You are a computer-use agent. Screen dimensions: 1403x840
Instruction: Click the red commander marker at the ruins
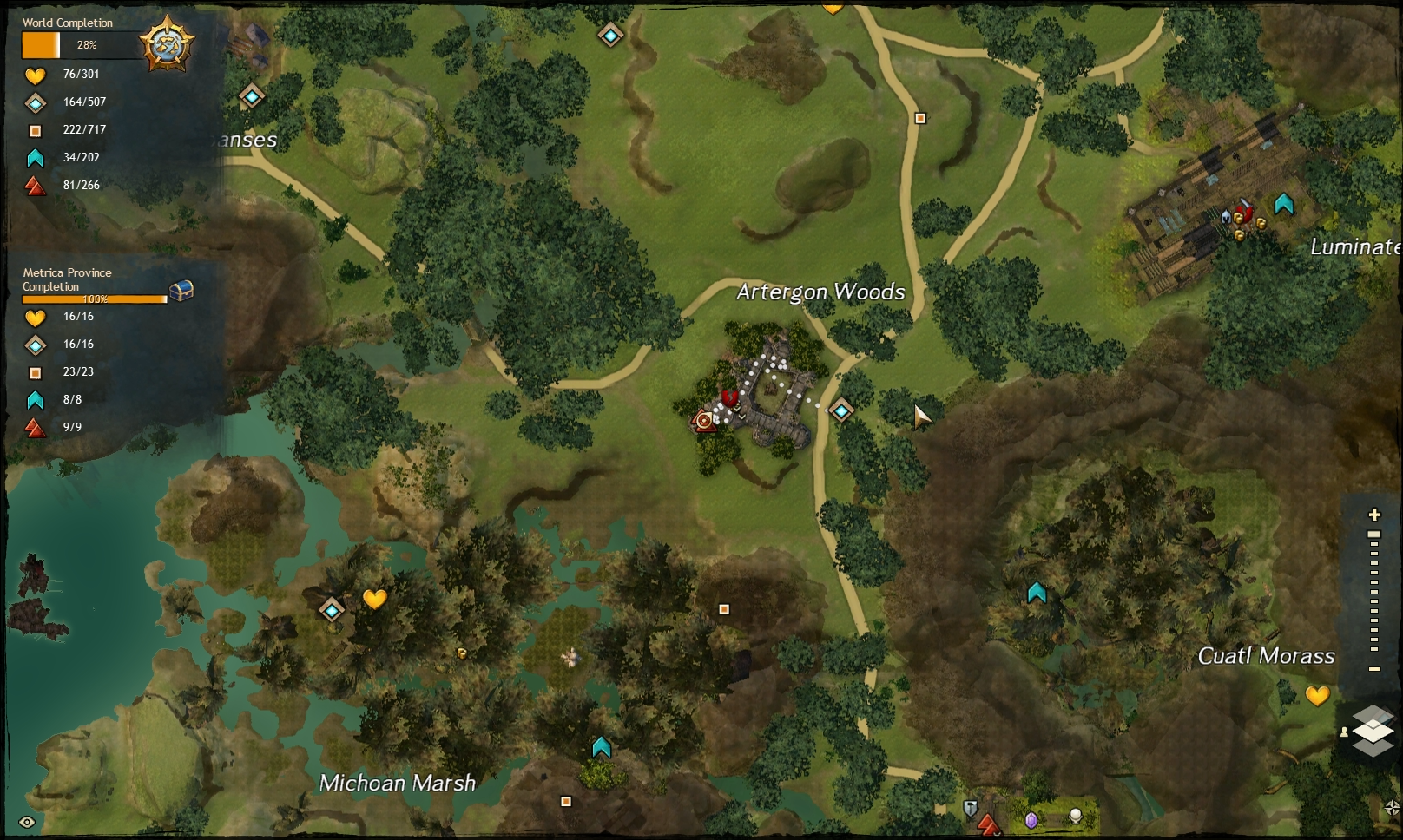coord(729,399)
